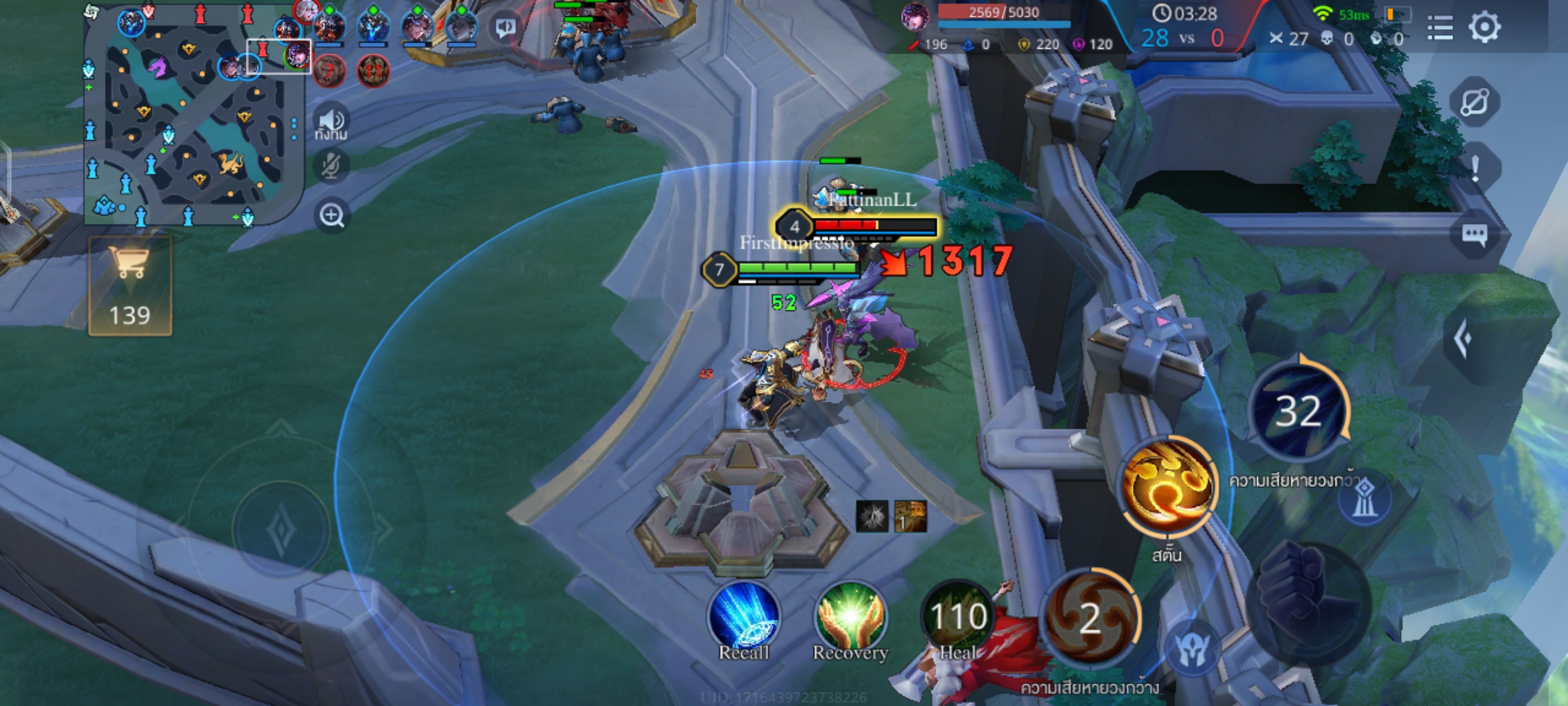The width and height of the screenshot is (1568, 706).
Task: Show the scoreboard list
Action: [x=1440, y=27]
